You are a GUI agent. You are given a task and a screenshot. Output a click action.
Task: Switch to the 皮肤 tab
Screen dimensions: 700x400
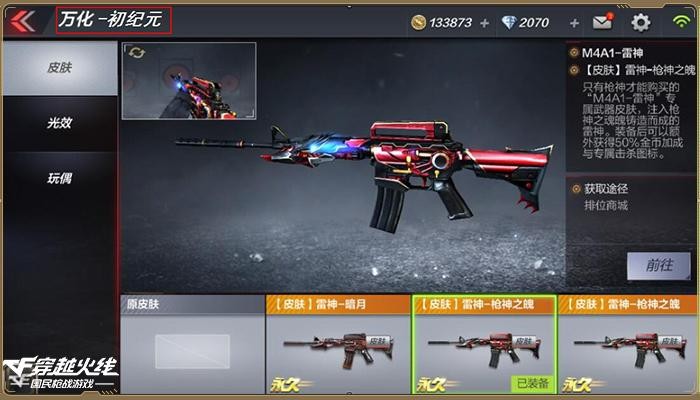click(x=58, y=68)
